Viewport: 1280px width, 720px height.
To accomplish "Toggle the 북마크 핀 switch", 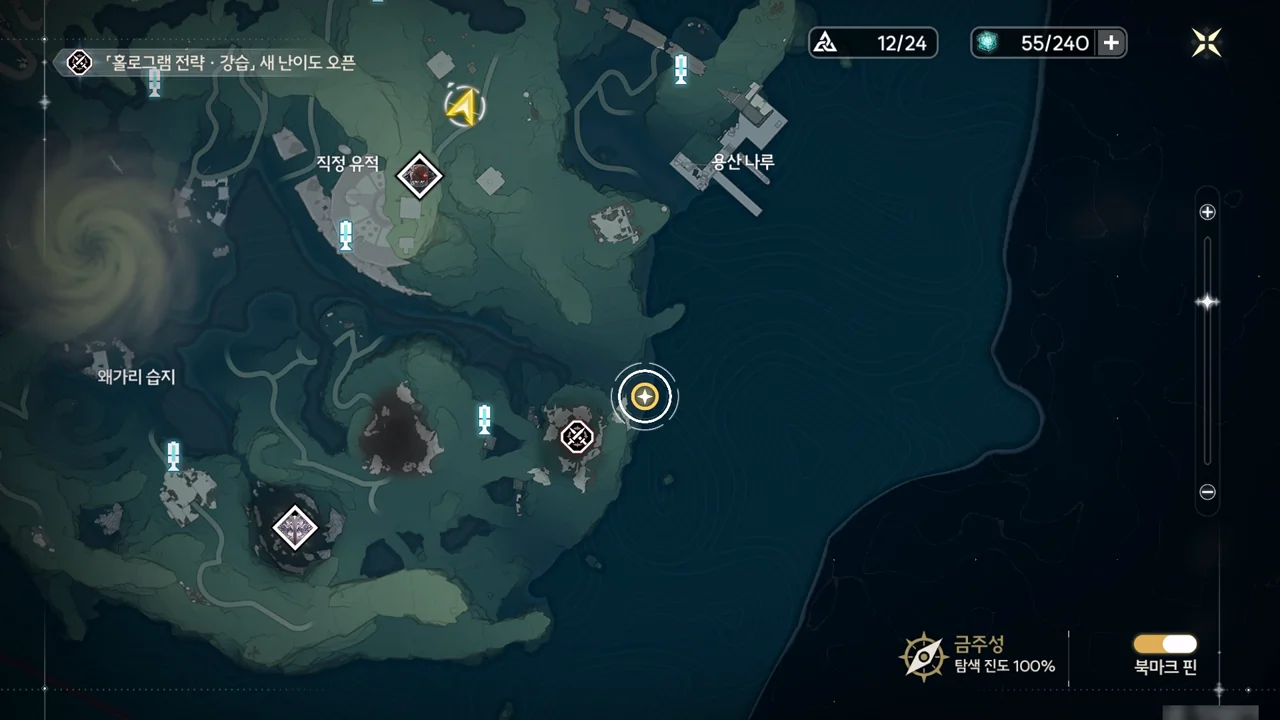I will [x=1165, y=644].
